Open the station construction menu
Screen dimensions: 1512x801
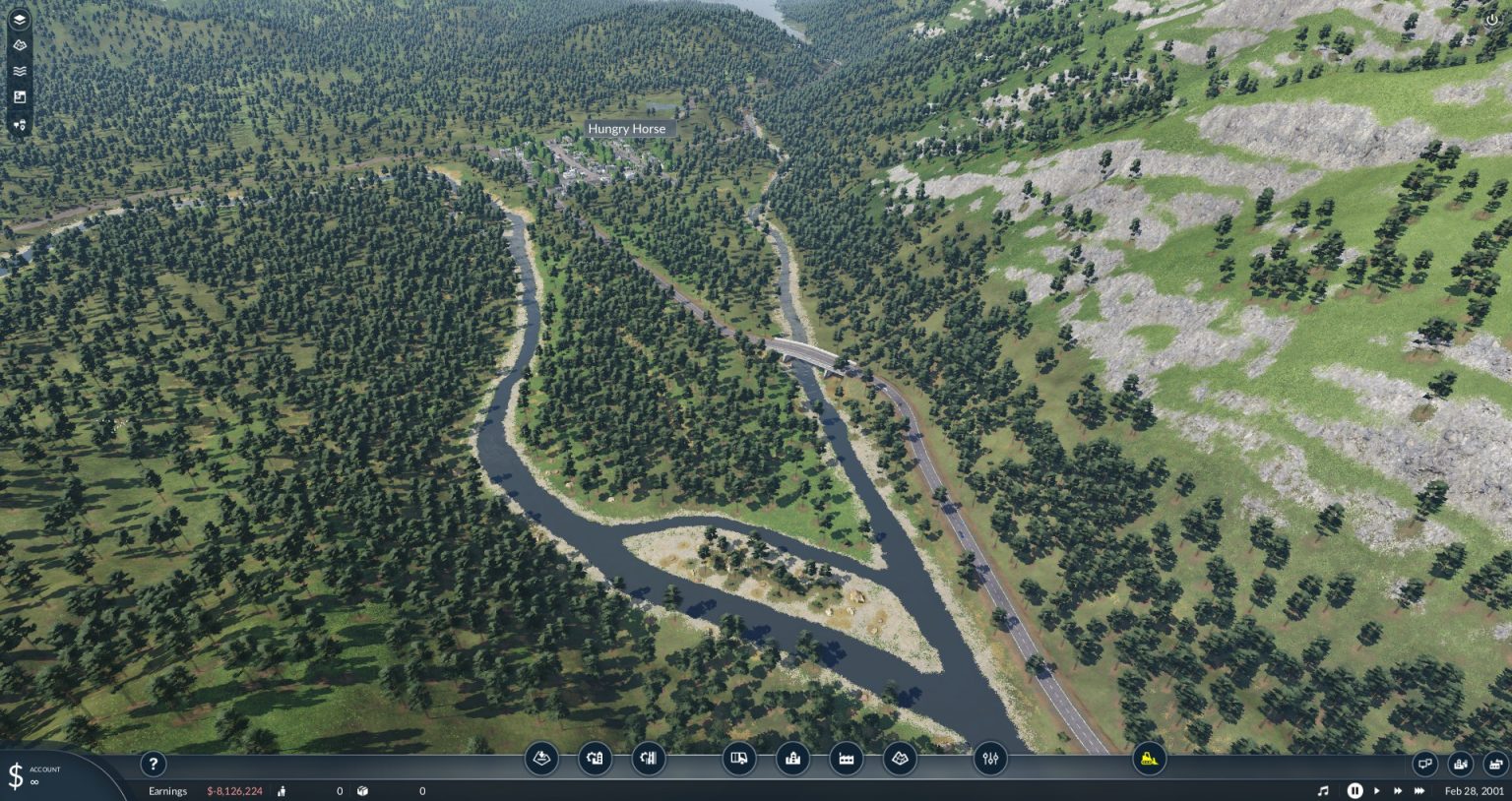[x=792, y=759]
